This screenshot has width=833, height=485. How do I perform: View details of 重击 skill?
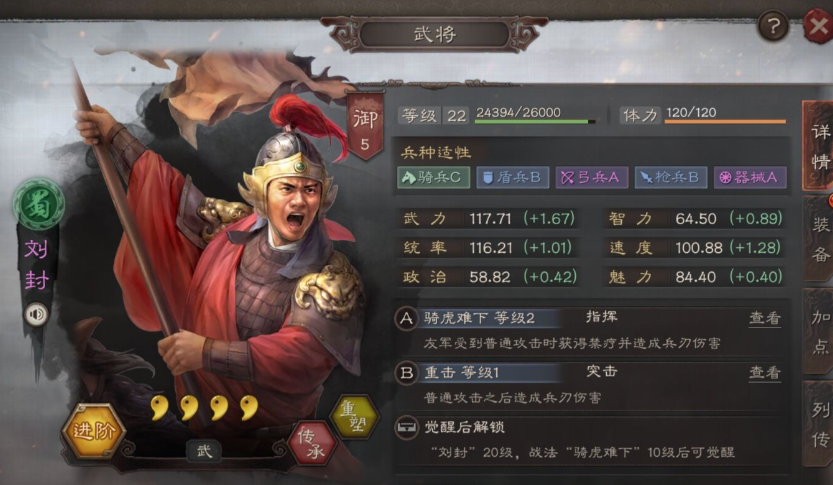click(x=765, y=373)
